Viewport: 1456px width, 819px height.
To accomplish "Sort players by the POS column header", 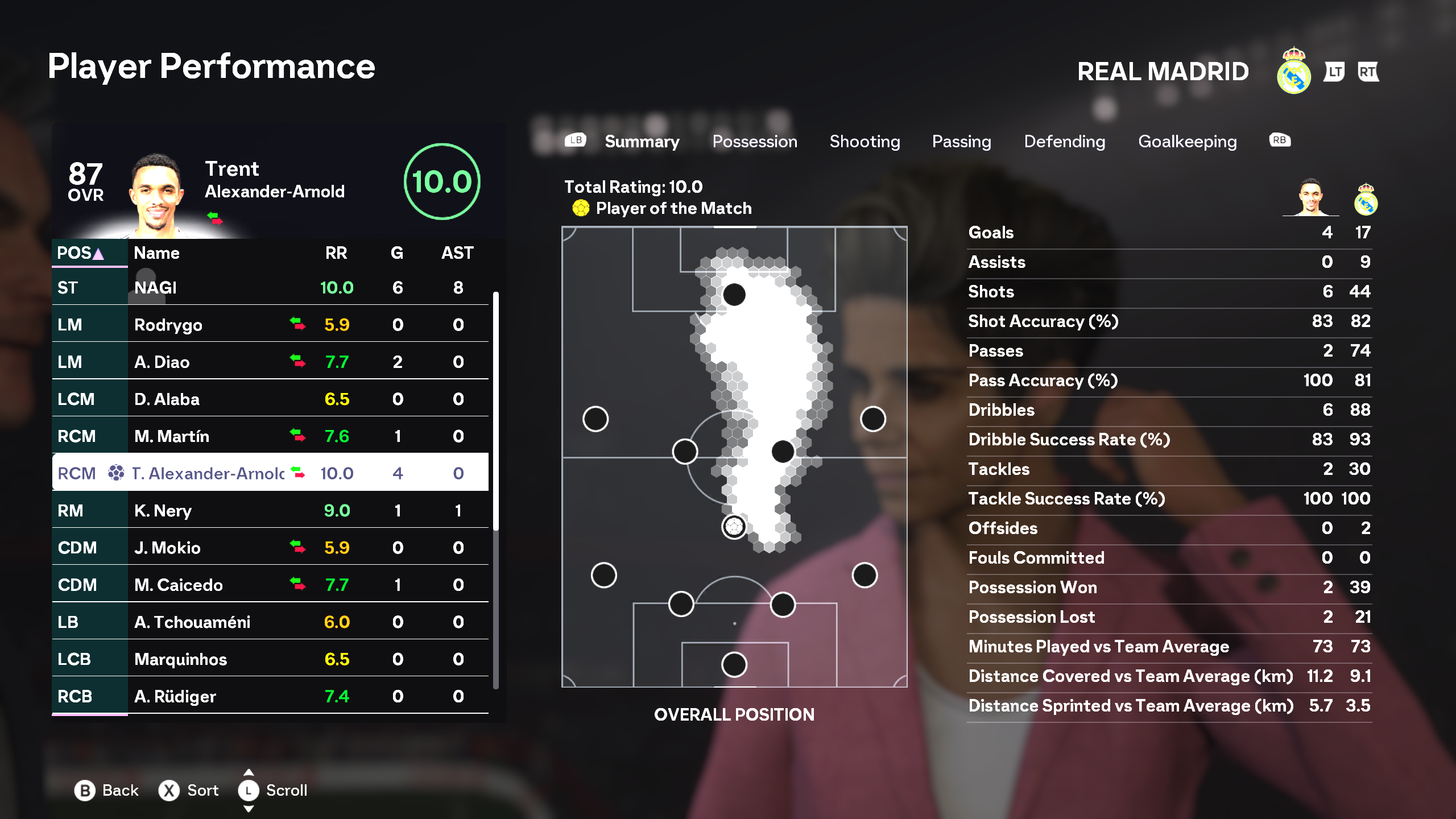I will click(x=80, y=253).
